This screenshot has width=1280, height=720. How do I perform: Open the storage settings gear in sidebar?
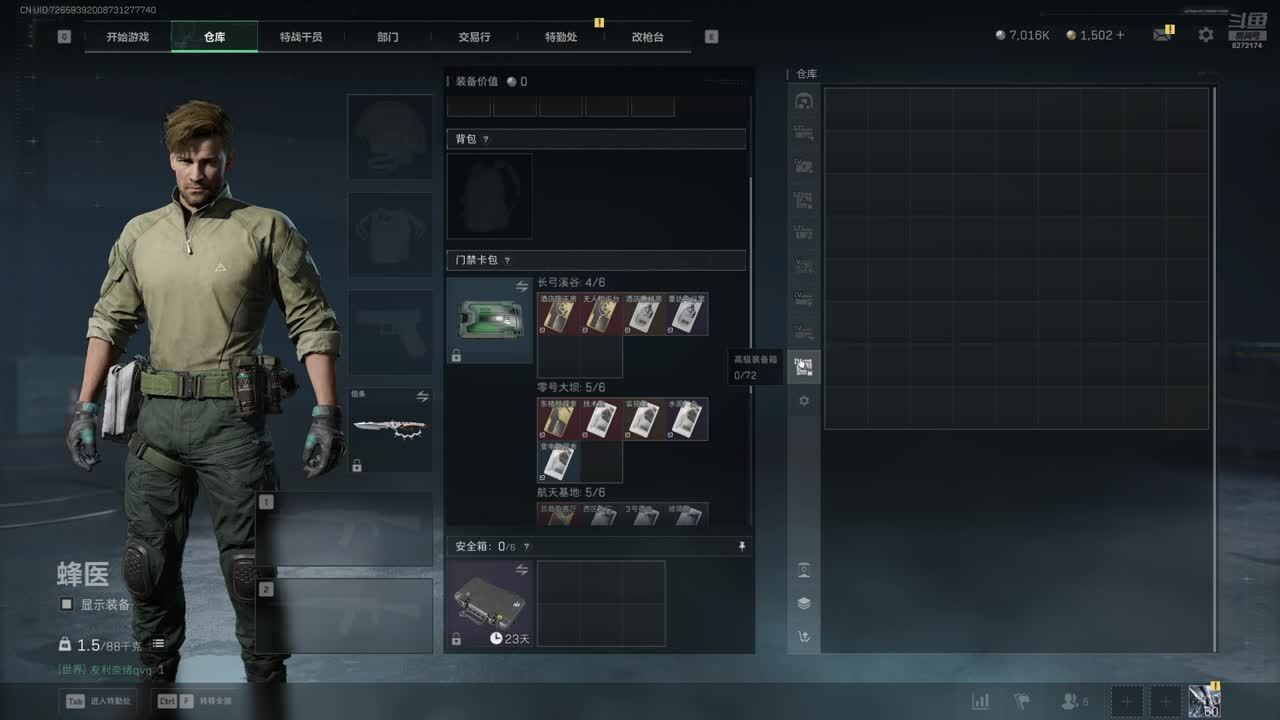tap(804, 401)
